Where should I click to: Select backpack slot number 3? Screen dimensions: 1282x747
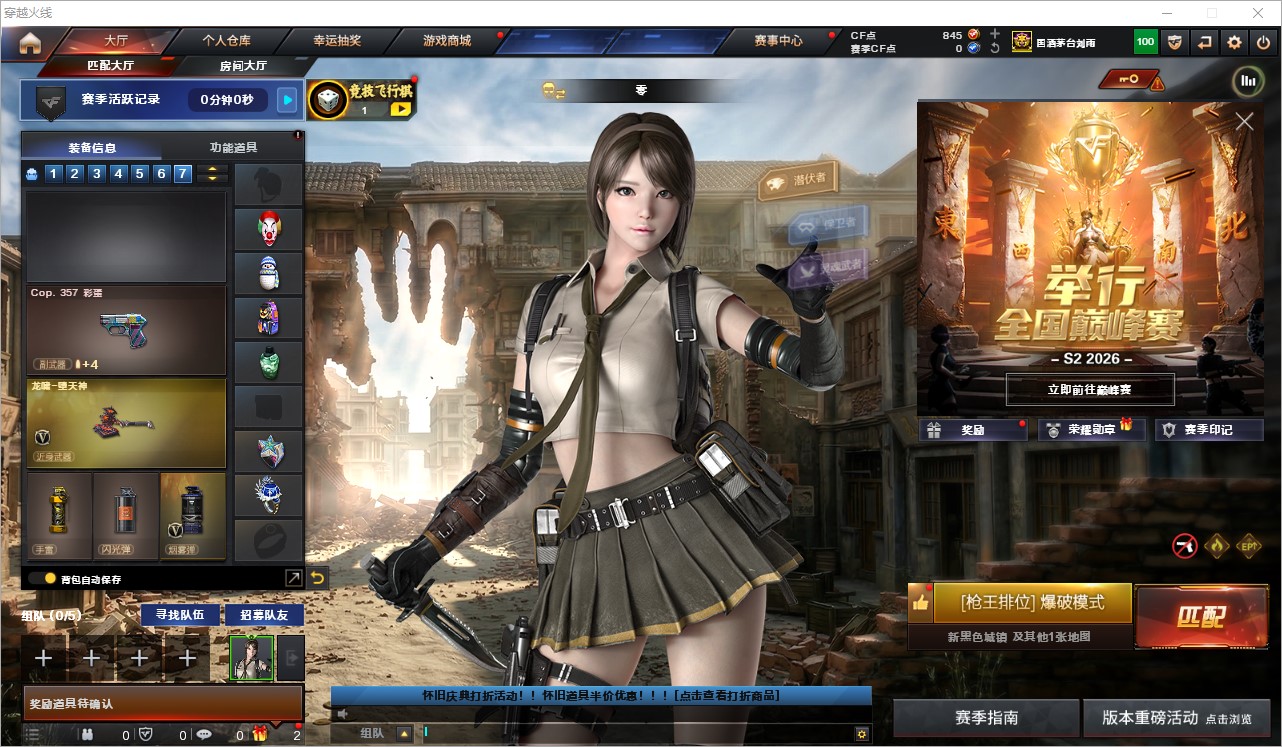point(96,174)
